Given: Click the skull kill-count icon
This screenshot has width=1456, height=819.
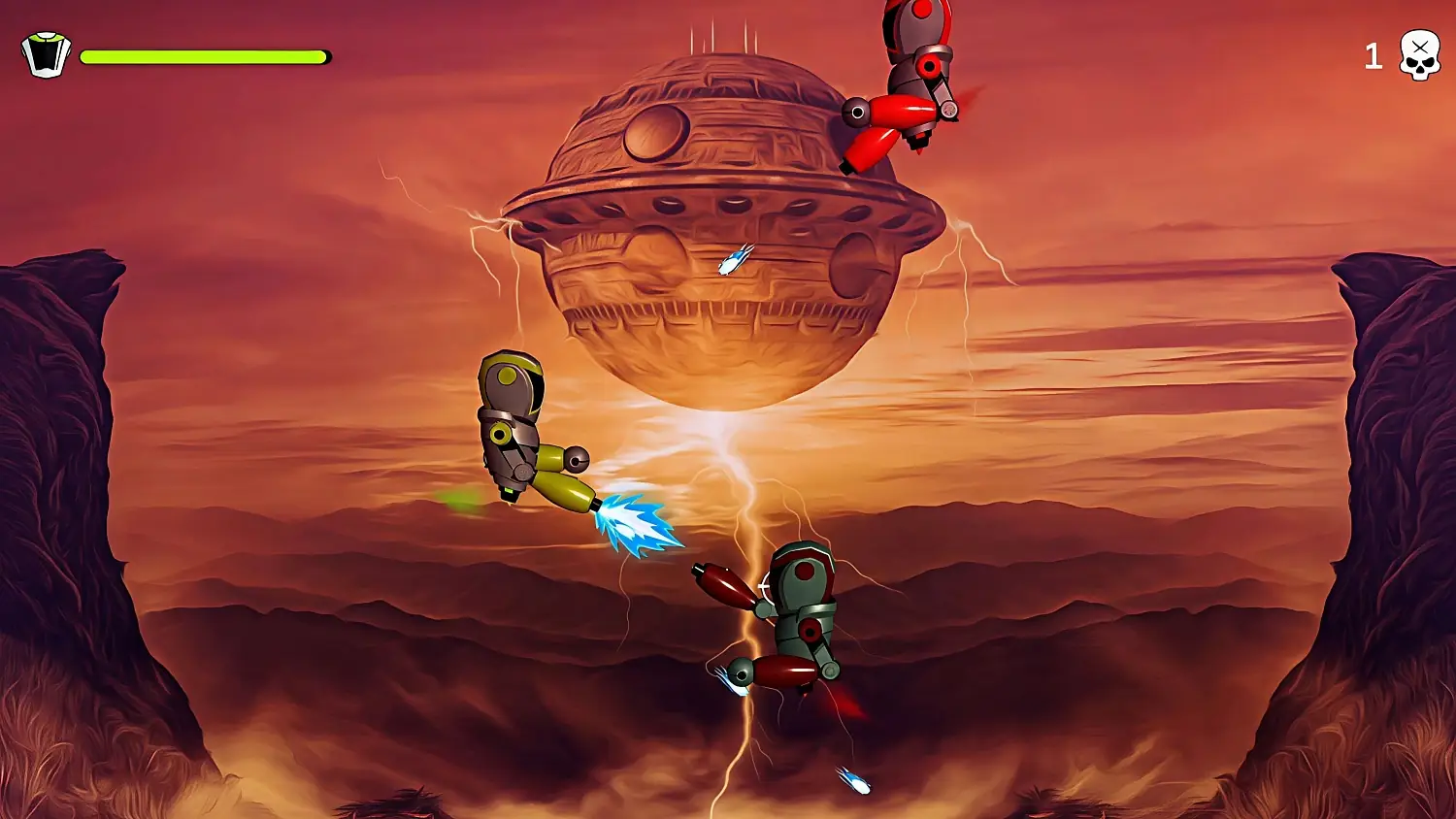Looking at the screenshot, I should (1420, 55).
